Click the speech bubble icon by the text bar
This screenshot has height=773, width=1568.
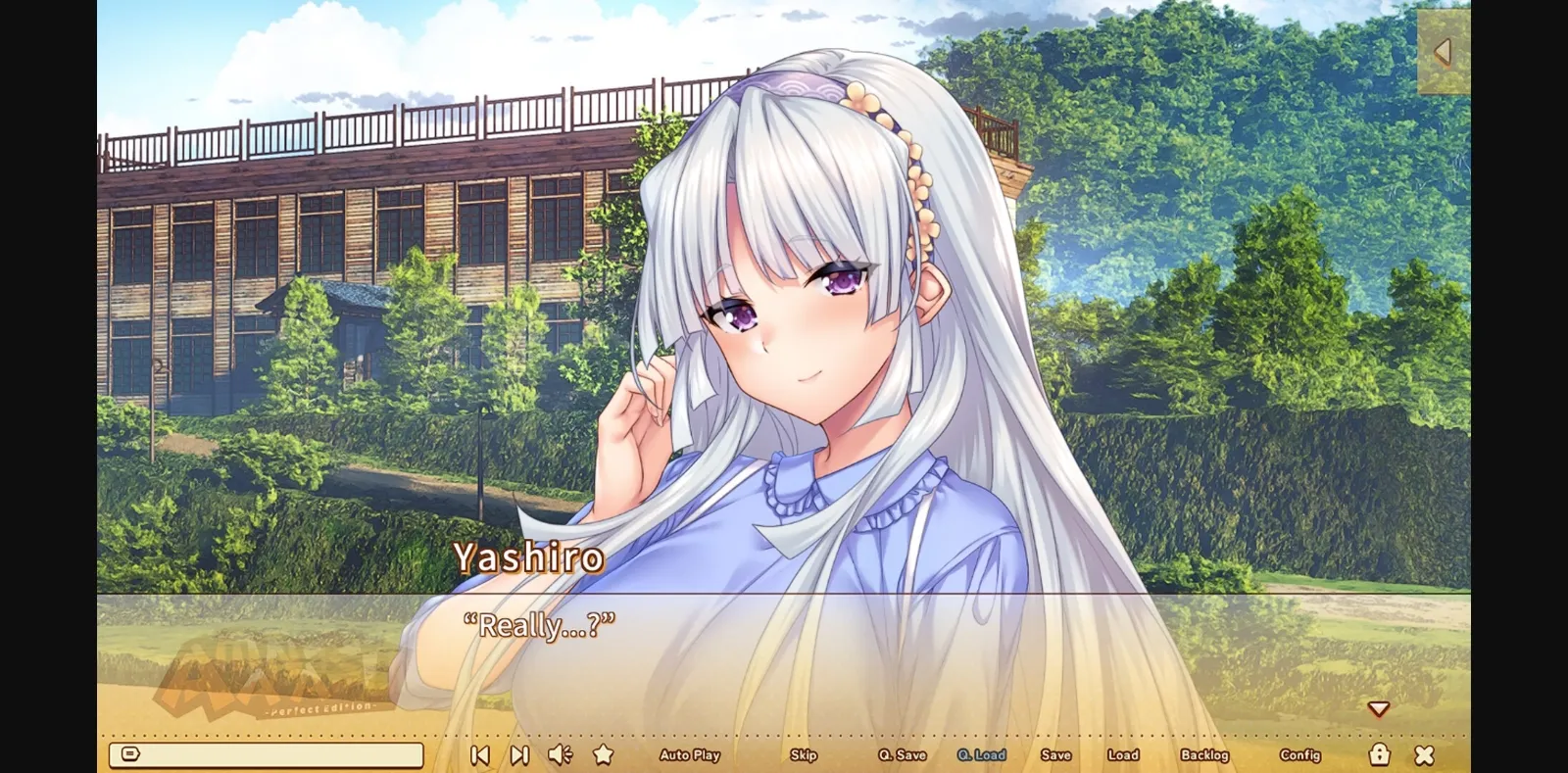(128, 752)
